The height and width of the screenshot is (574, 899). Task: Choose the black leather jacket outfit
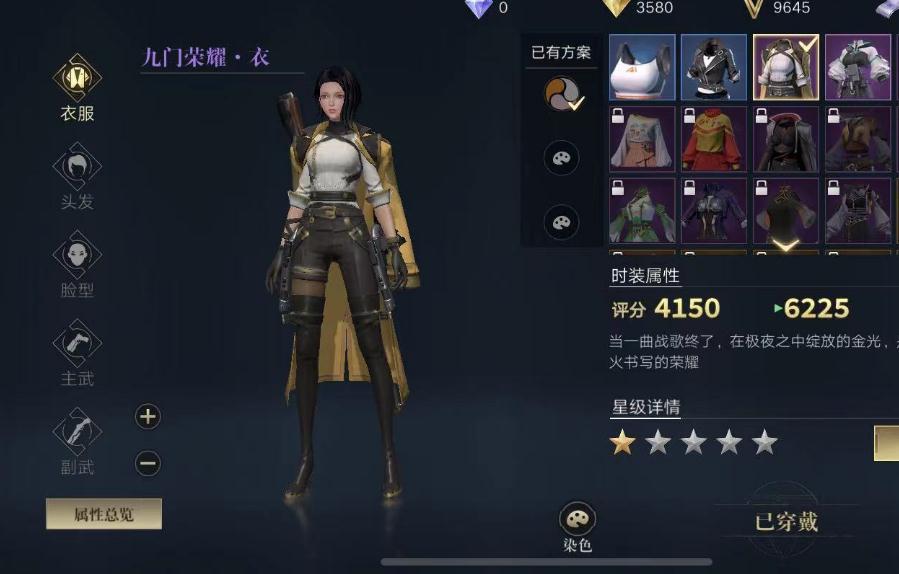tap(713, 68)
